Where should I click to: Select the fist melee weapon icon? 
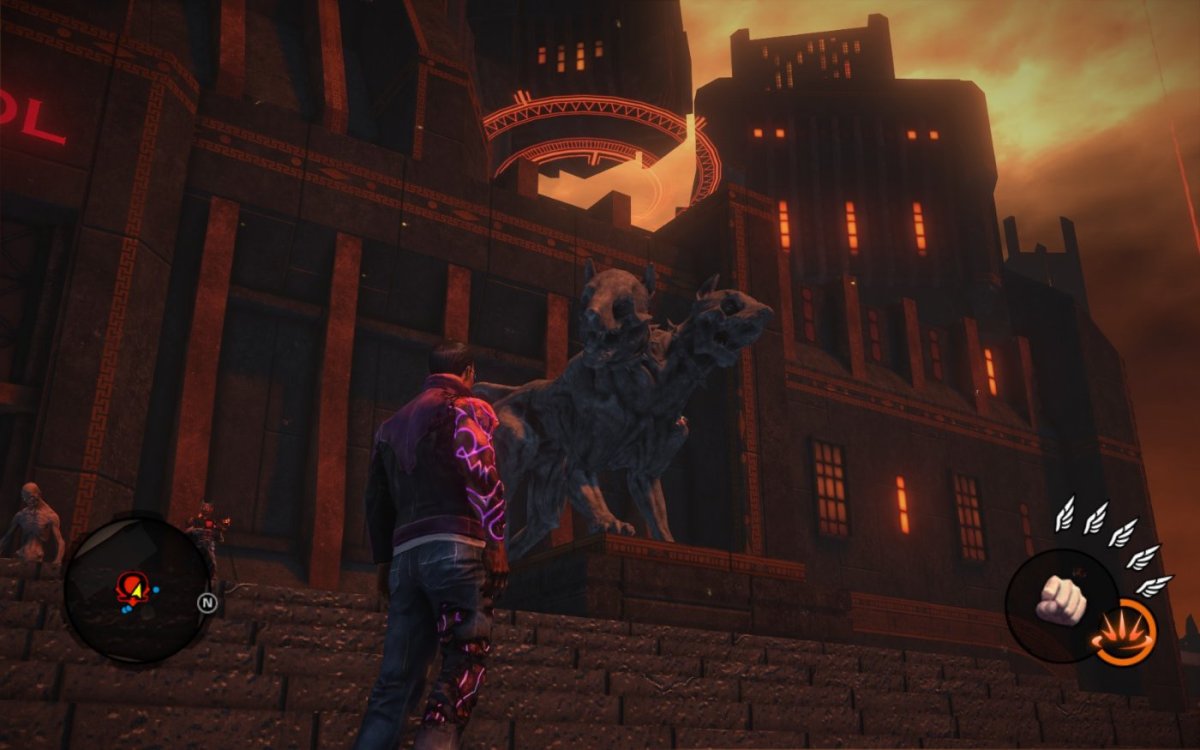point(1060,599)
